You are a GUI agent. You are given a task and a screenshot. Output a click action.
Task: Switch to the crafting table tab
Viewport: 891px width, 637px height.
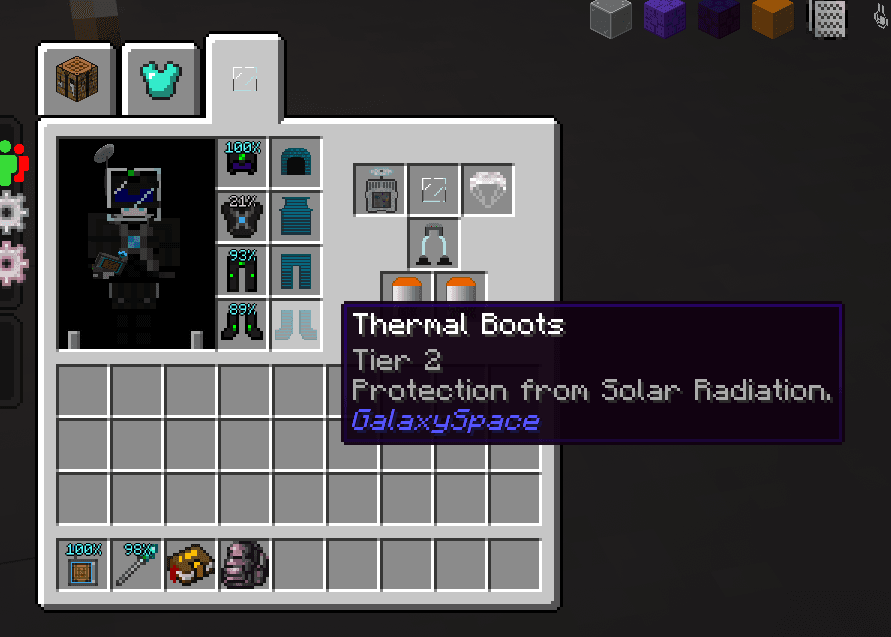tap(79, 80)
